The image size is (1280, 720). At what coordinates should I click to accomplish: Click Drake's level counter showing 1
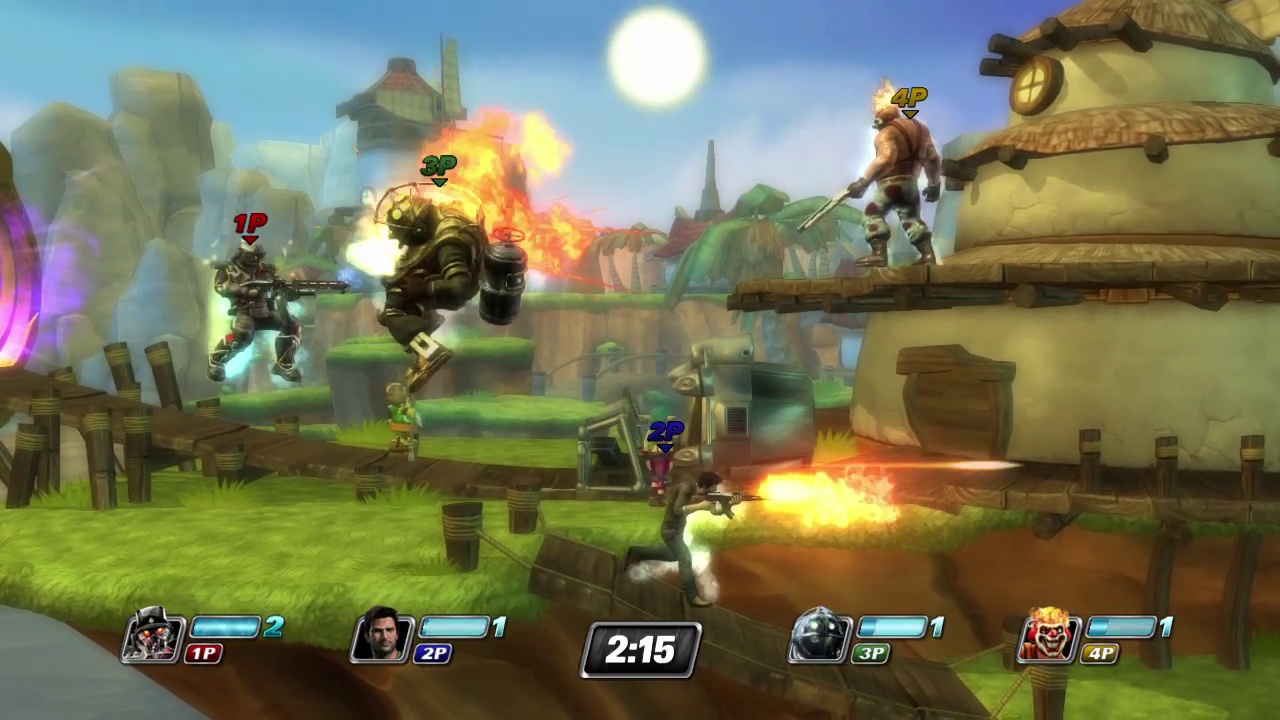[x=500, y=627]
